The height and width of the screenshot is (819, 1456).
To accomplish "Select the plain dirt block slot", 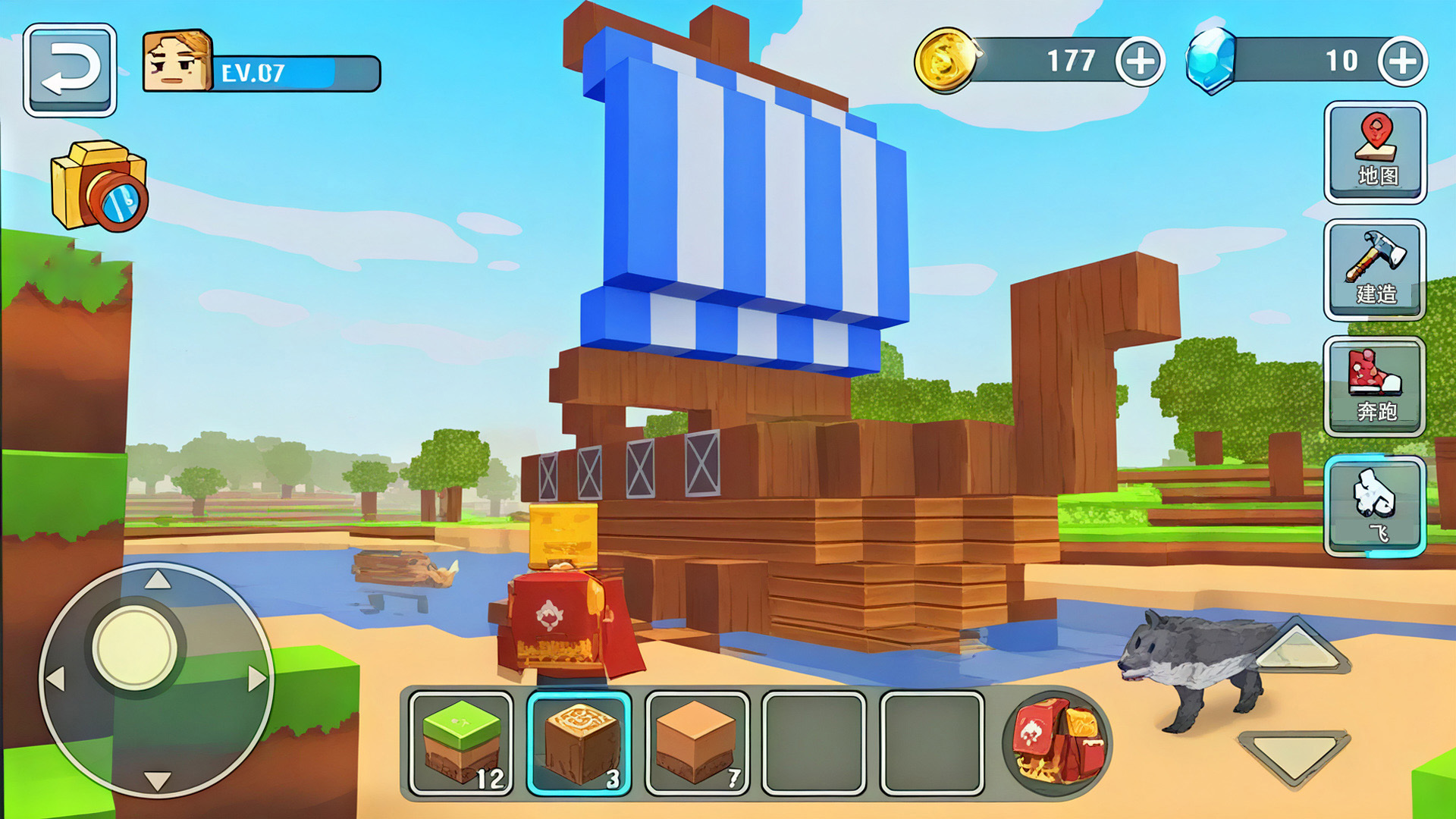I will pyautogui.click(x=697, y=743).
